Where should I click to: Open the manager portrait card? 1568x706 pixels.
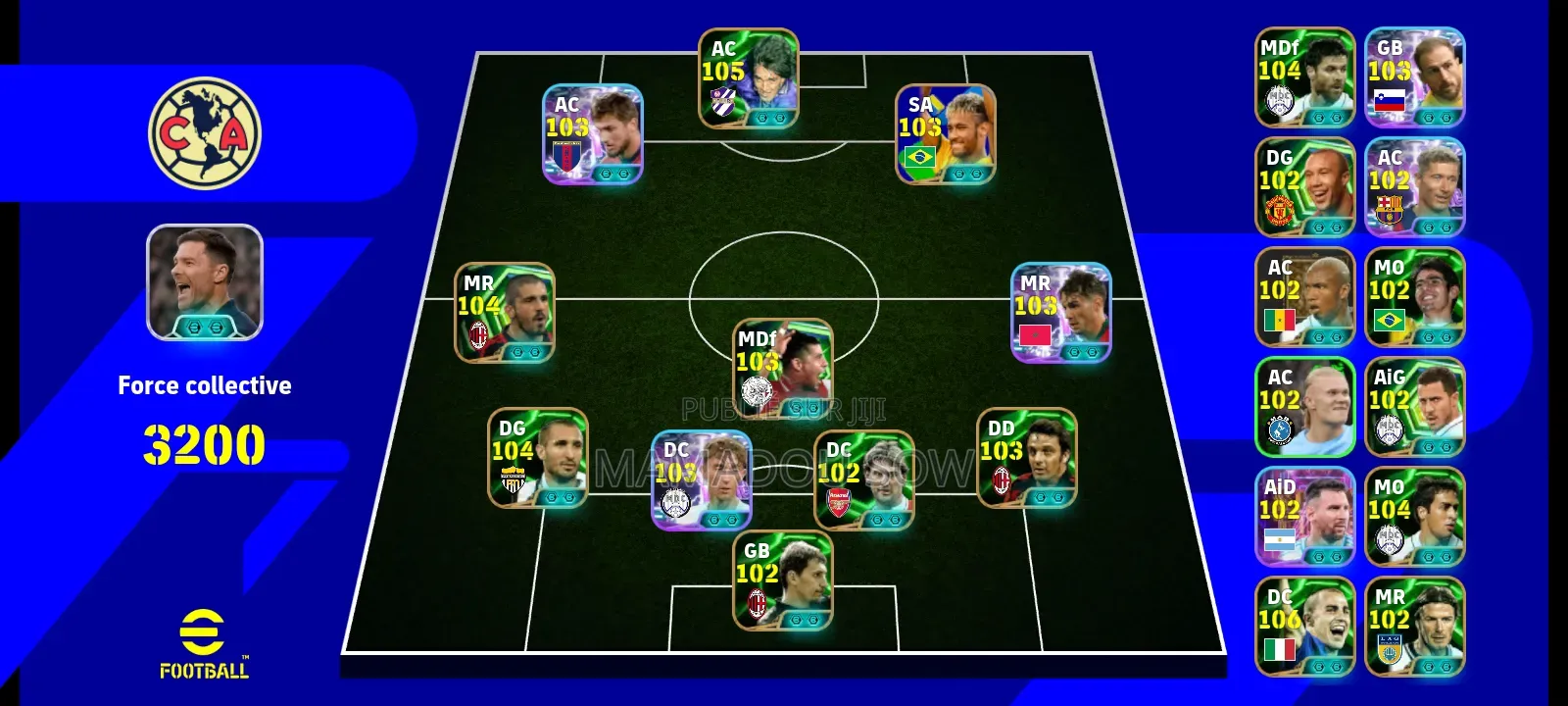click(x=205, y=282)
